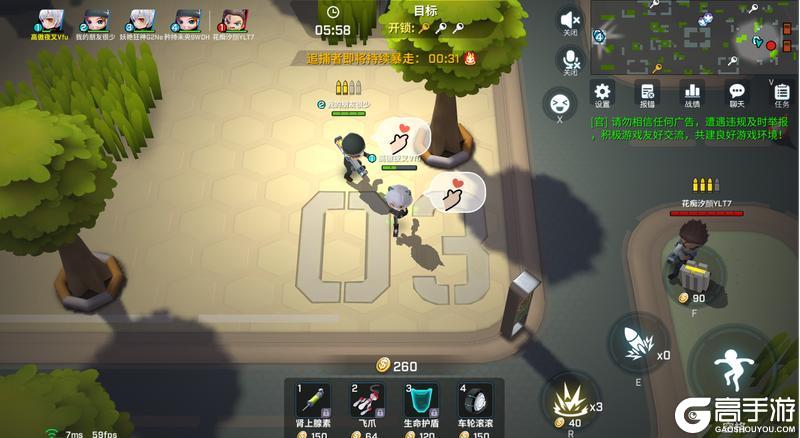The width and height of the screenshot is (800, 438).
Task: Toggle the speaker mute button
Action: pos(570,20)
